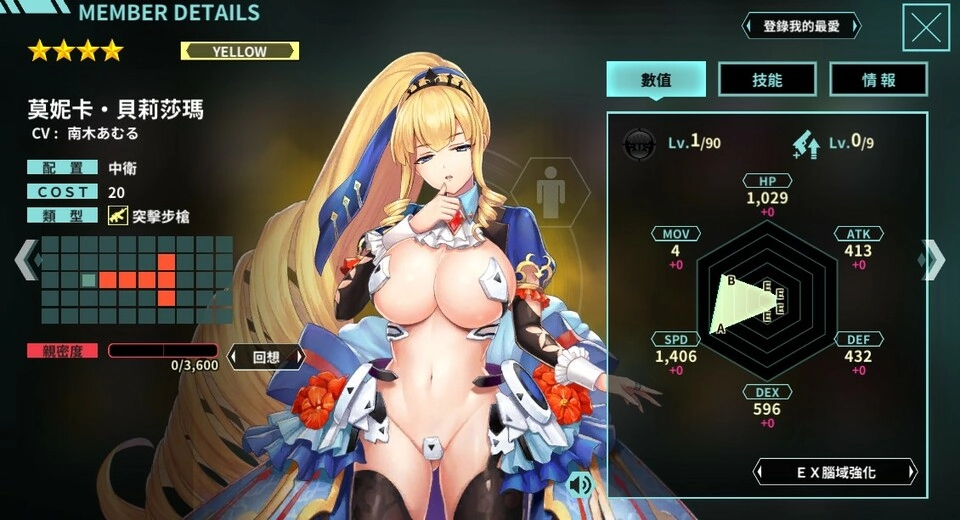Image resolution: width=960 pixels, height=520 pixels.
Task: Go to previous member with left arrow
Action: click(x=26, y=260)
